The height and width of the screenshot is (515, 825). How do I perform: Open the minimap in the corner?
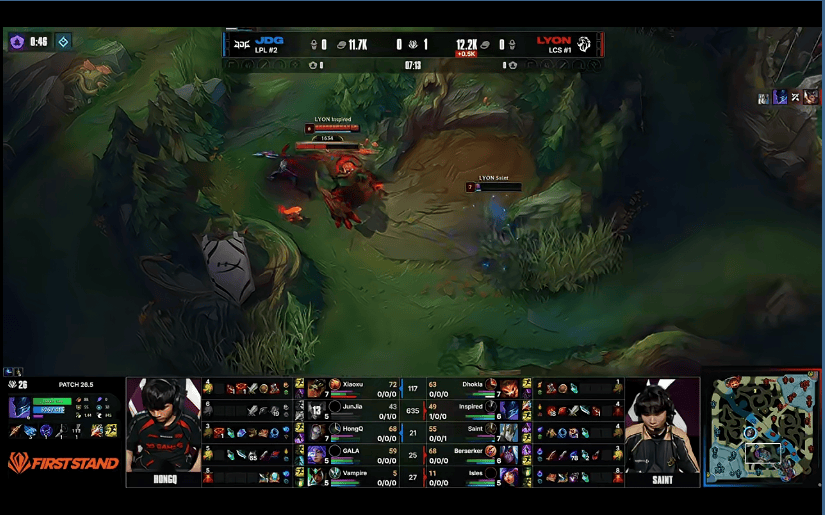(x=763, y=430)
